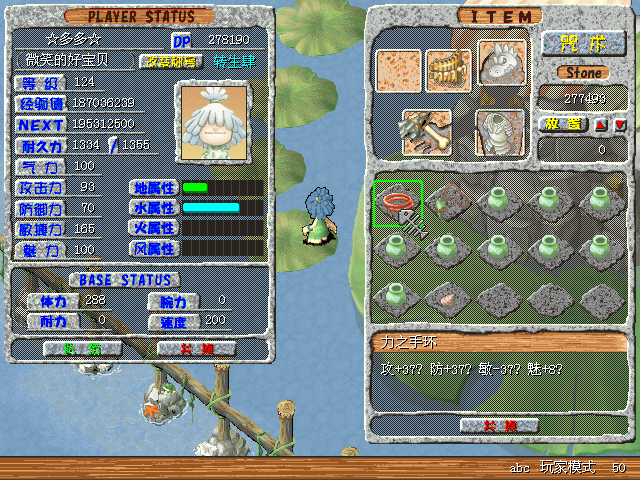The image size is (640, 480).
Task: Close the Player Status panel
Action: [196, 349]
